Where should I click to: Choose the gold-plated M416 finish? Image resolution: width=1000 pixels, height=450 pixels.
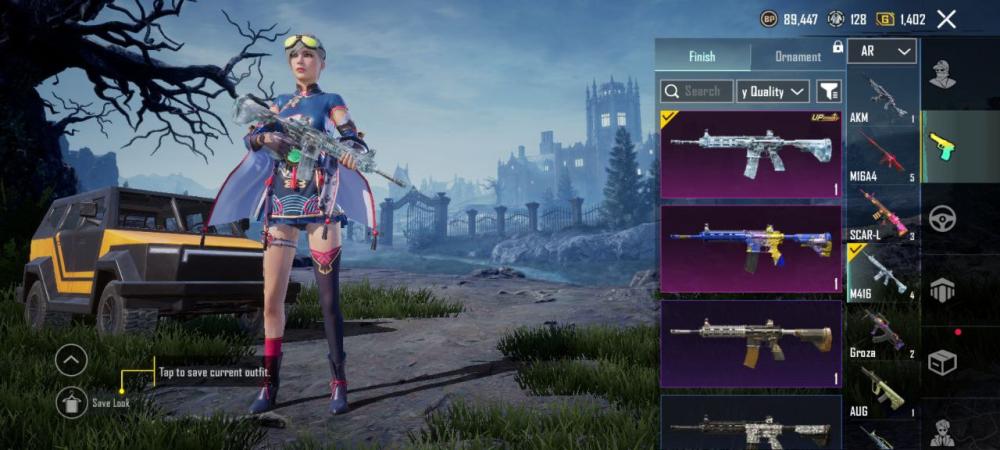(x=750, y=343)
